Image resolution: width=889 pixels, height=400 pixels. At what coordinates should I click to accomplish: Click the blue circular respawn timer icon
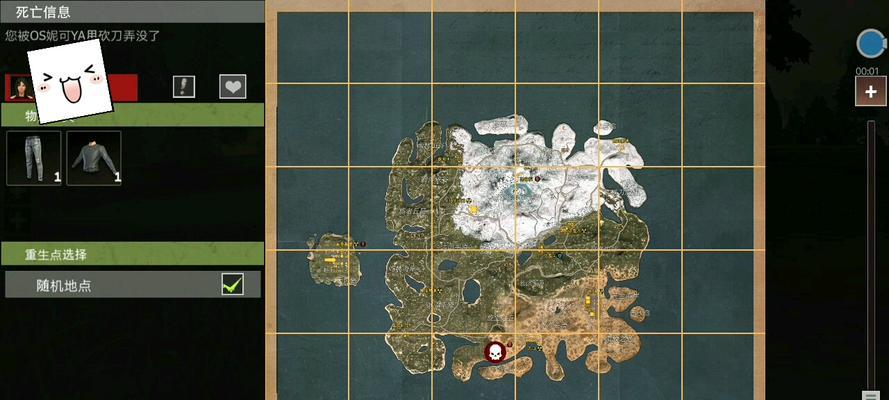coord(871,43)
